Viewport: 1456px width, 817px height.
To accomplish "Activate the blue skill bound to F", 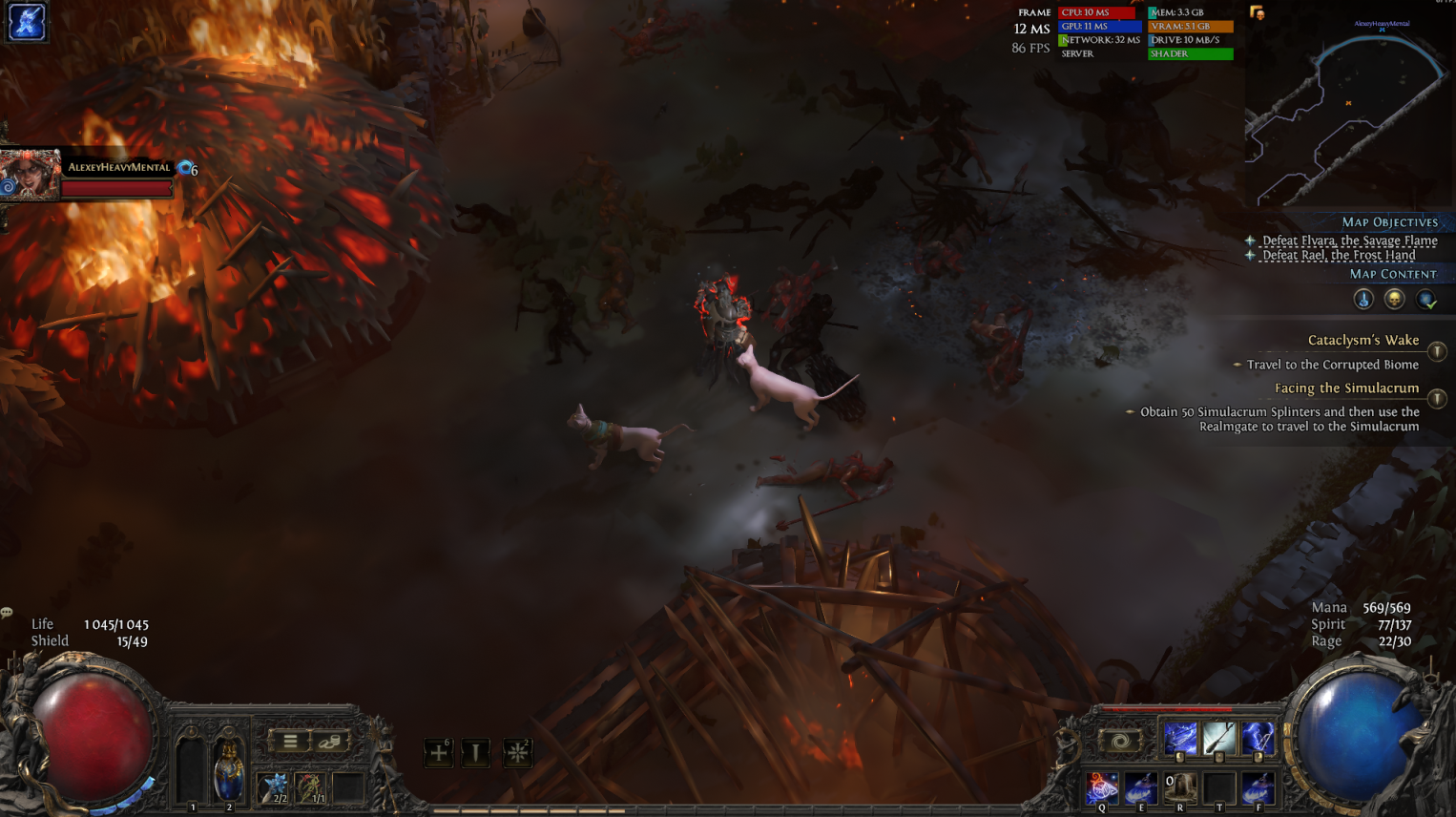I will [1258, 788].
